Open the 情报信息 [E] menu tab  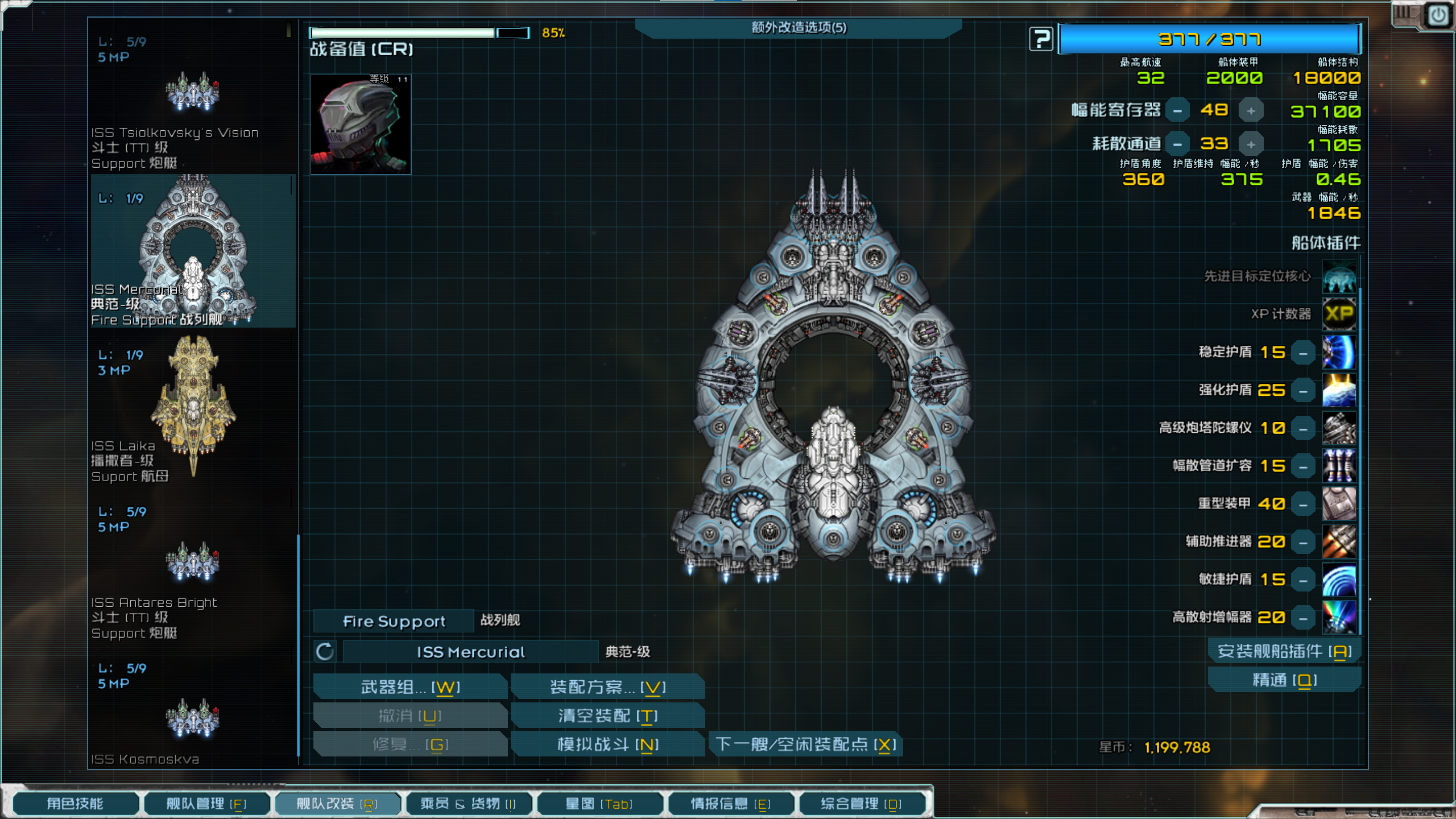pyautogui.click(x=731, y=804)
